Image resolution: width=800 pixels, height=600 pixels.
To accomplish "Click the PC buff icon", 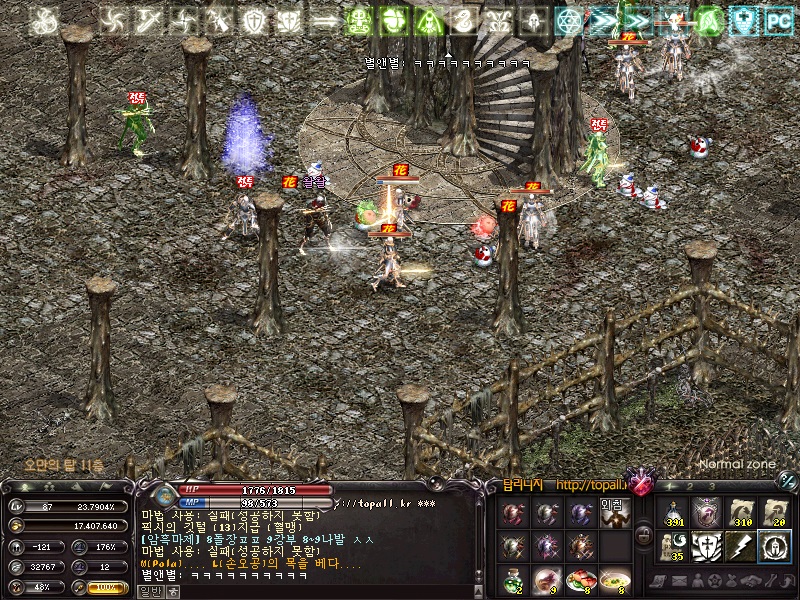I will [x=777, y=20].
